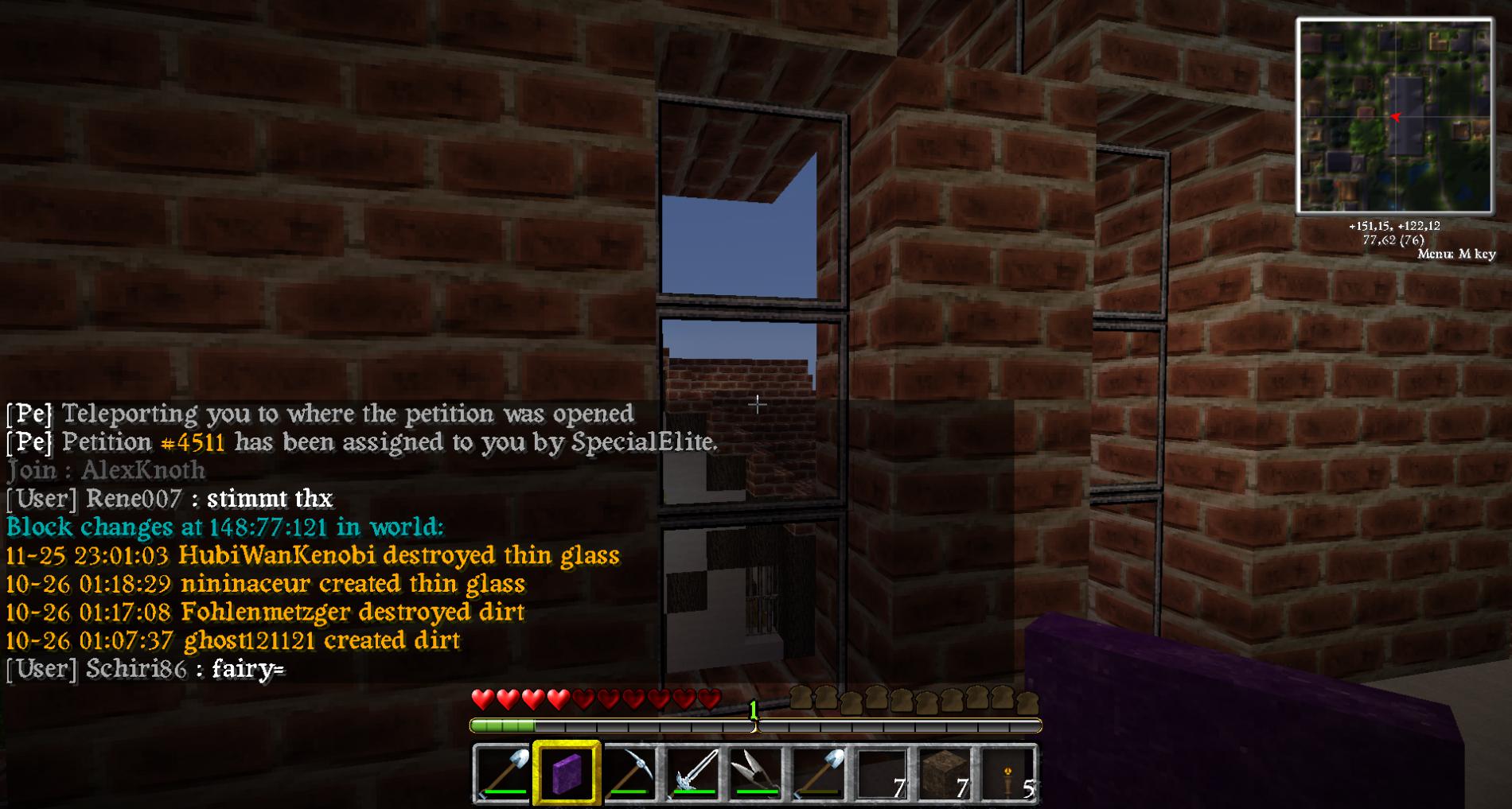This screenshot has width=1512, height=809.
Task: Equip the diamond sword from hotbar
Action: (693, 772)
